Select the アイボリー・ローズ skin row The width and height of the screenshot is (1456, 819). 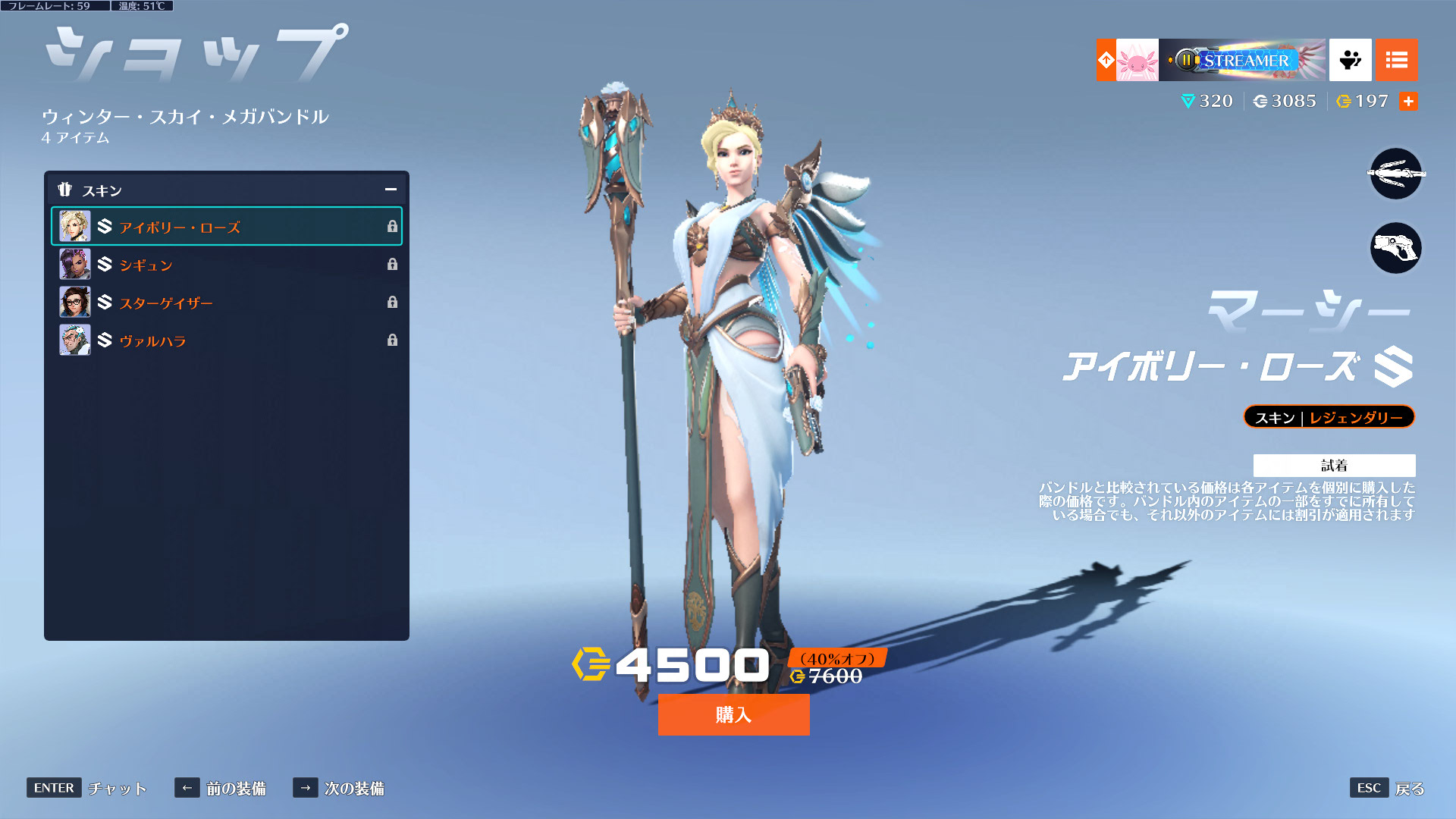(x=226, y=227)
